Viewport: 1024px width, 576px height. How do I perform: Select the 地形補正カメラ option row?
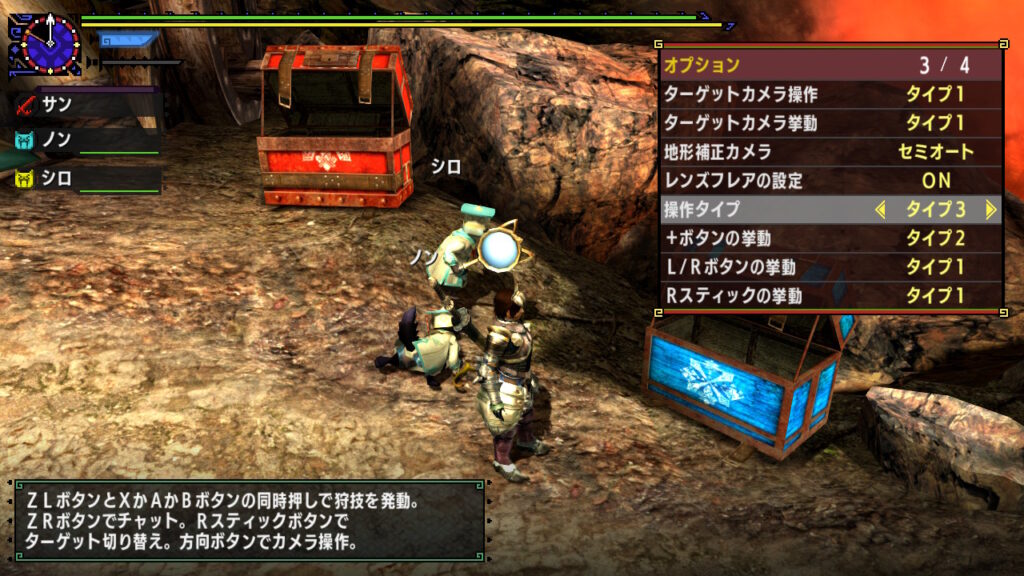(831, 153)
